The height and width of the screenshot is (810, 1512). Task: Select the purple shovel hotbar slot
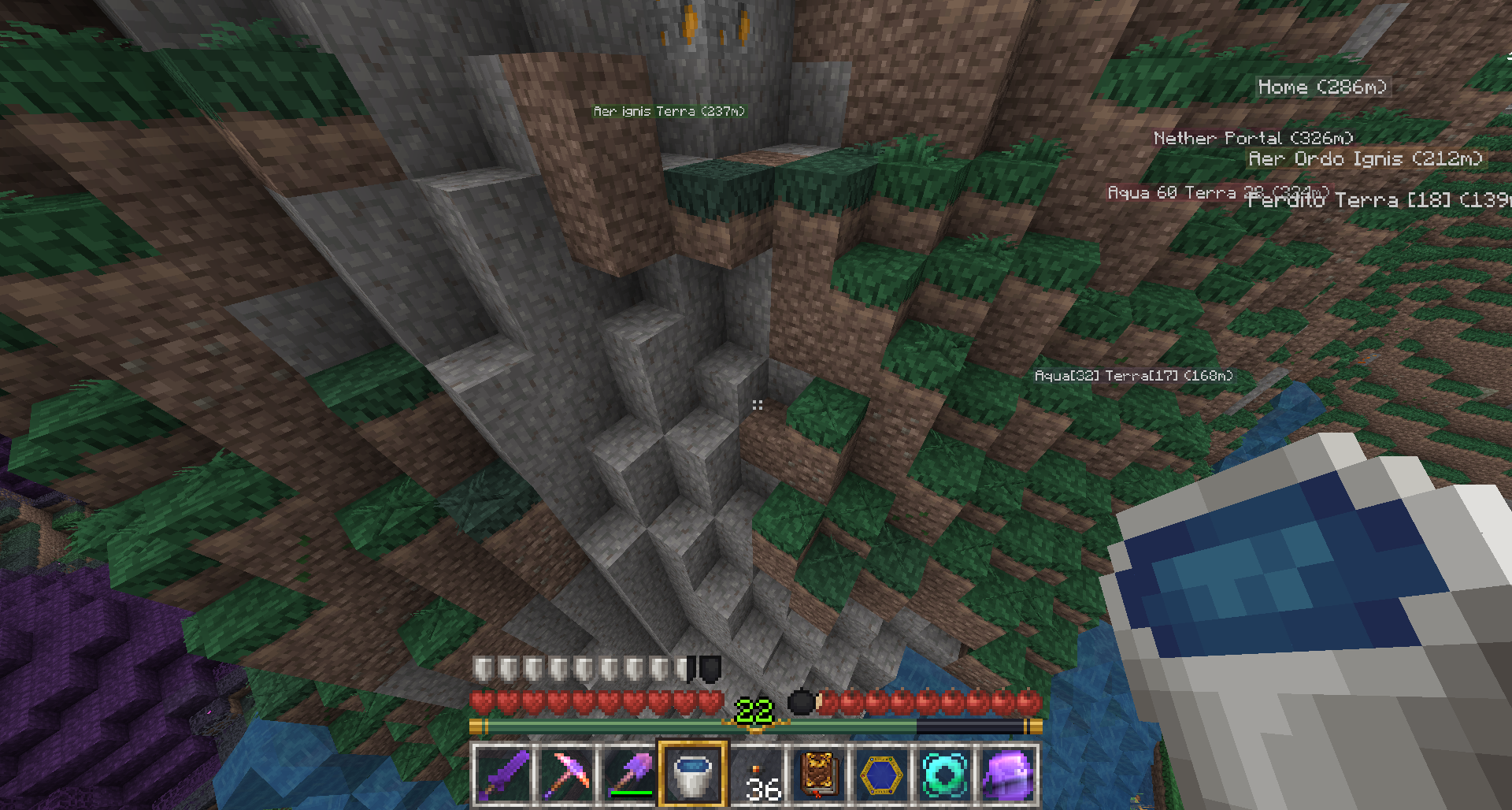[x=630, y=775]
